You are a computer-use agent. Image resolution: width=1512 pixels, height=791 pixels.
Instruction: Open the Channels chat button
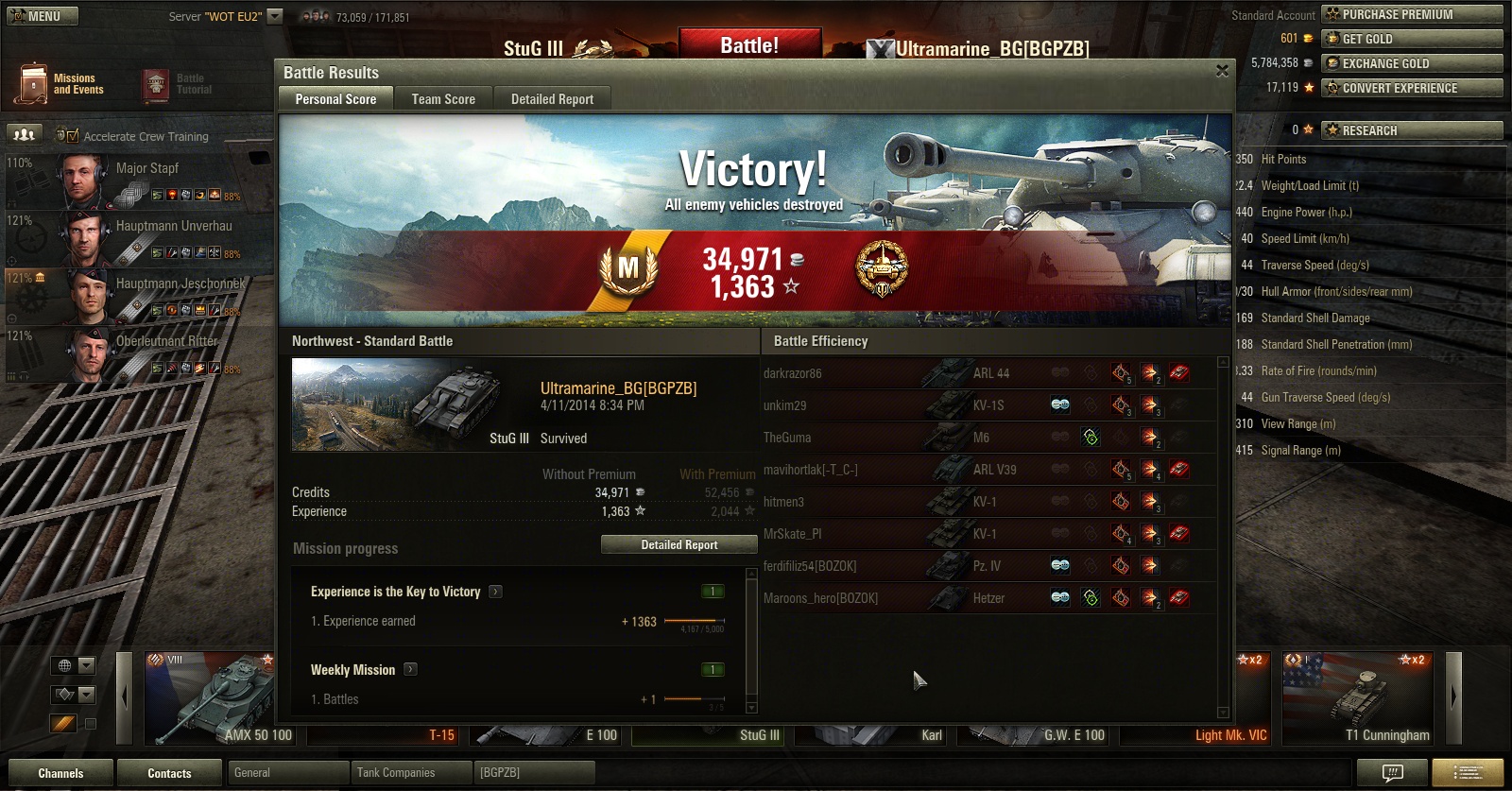tap(60, 773)
